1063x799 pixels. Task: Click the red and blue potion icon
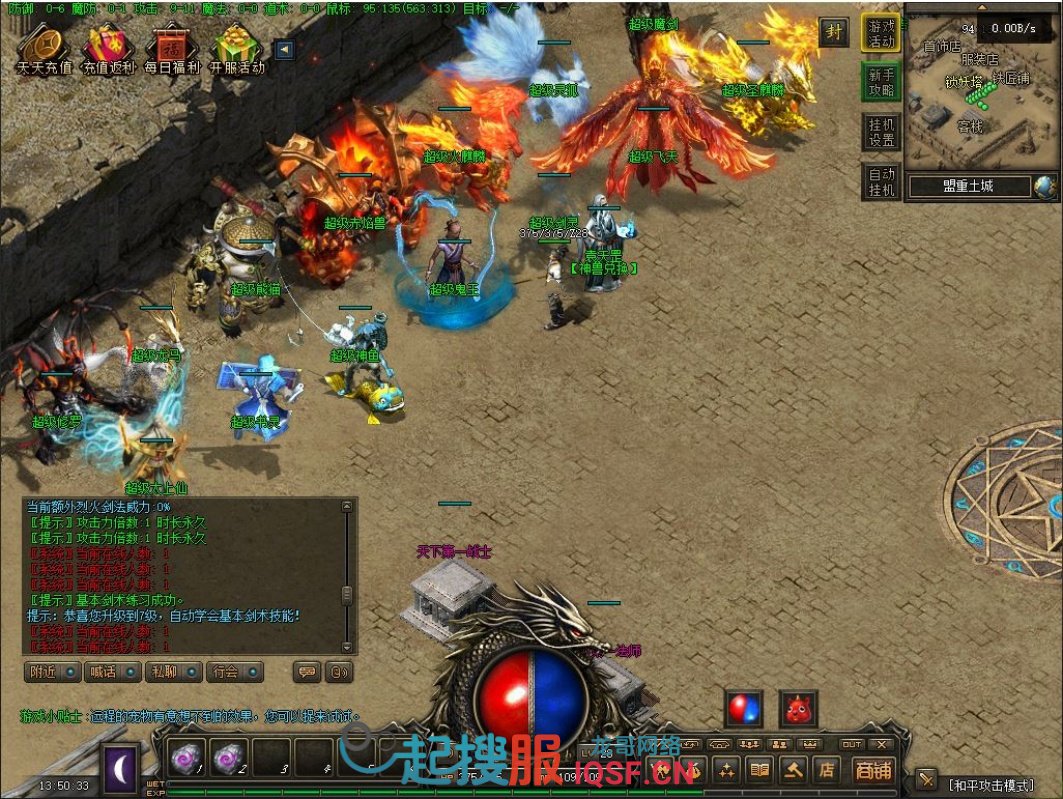coord(744,708)
